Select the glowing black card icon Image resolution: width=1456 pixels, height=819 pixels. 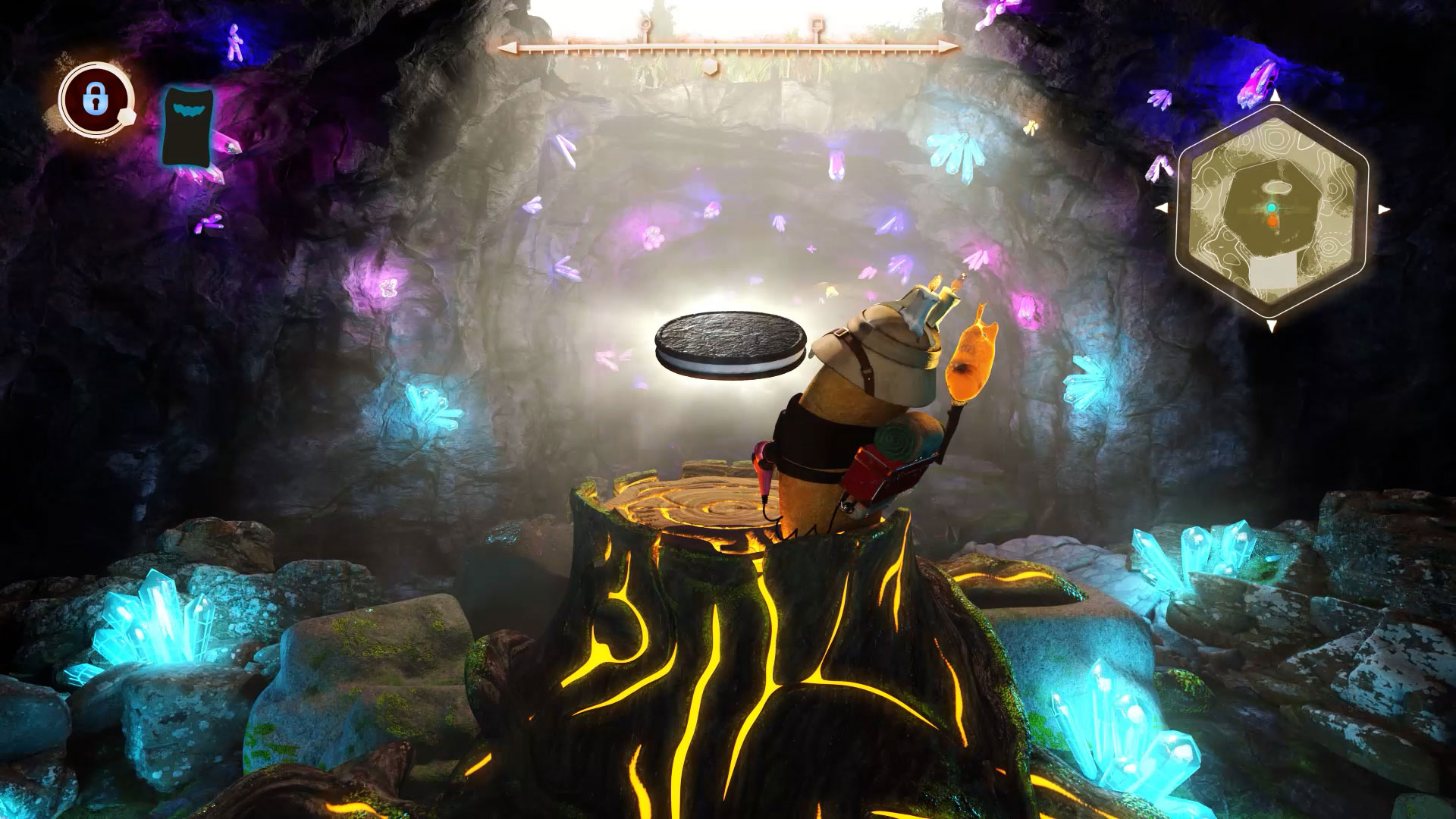[x=188, y=125]
